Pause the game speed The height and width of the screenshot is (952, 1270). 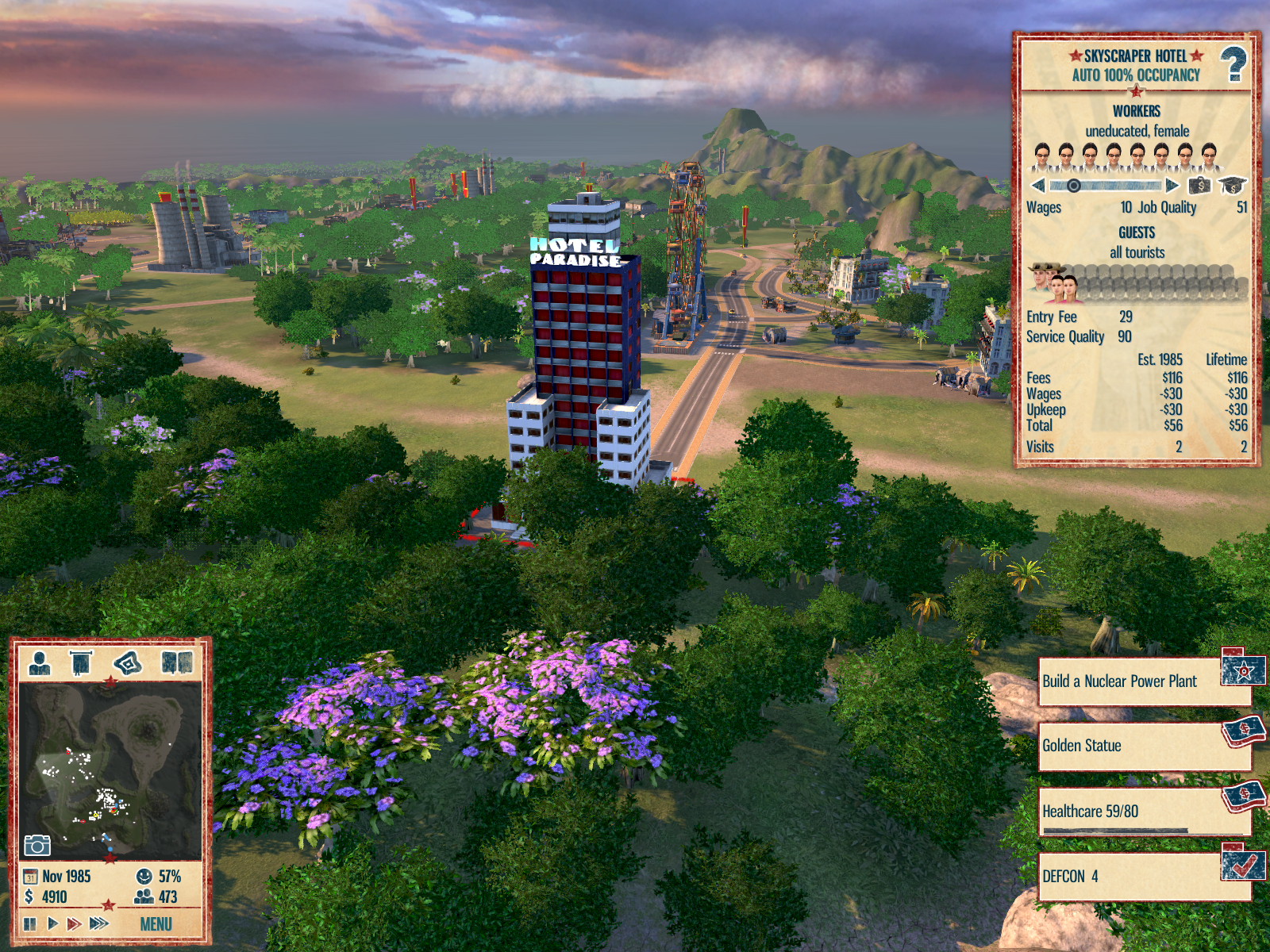pyautogui.click(x=30, y=923)
